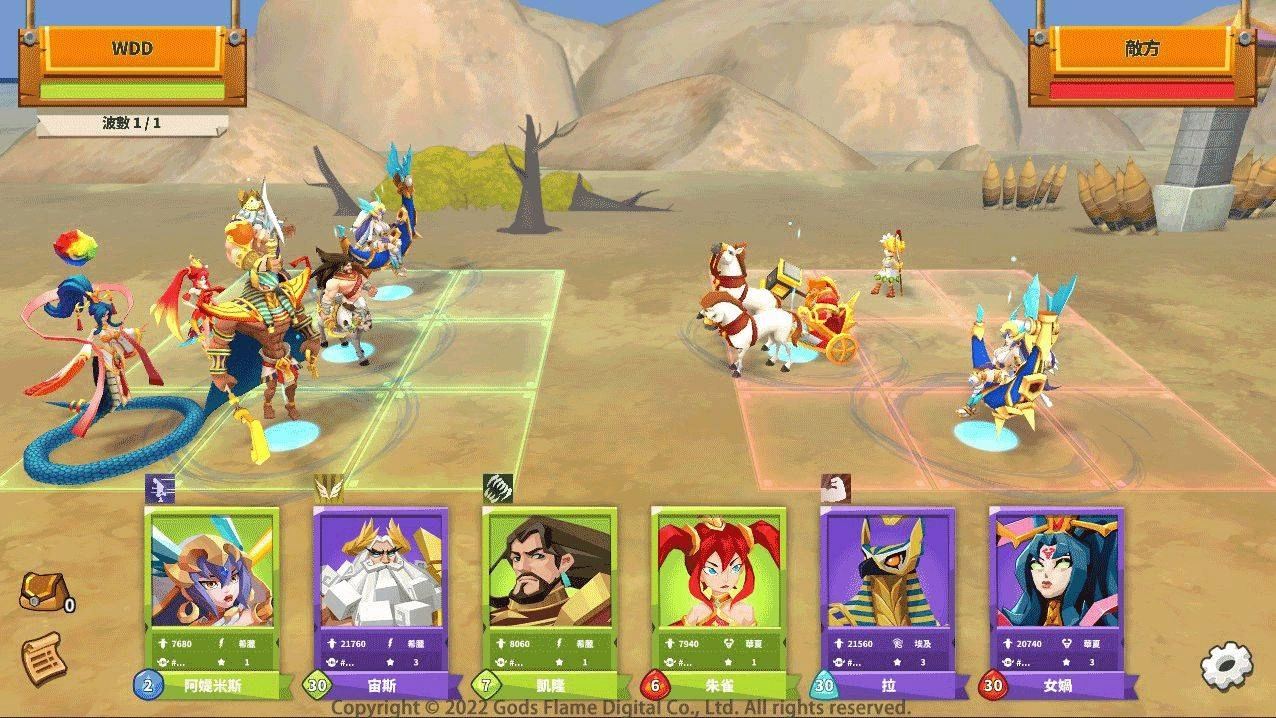Click the claw skill icon above Chiron card

497,488
